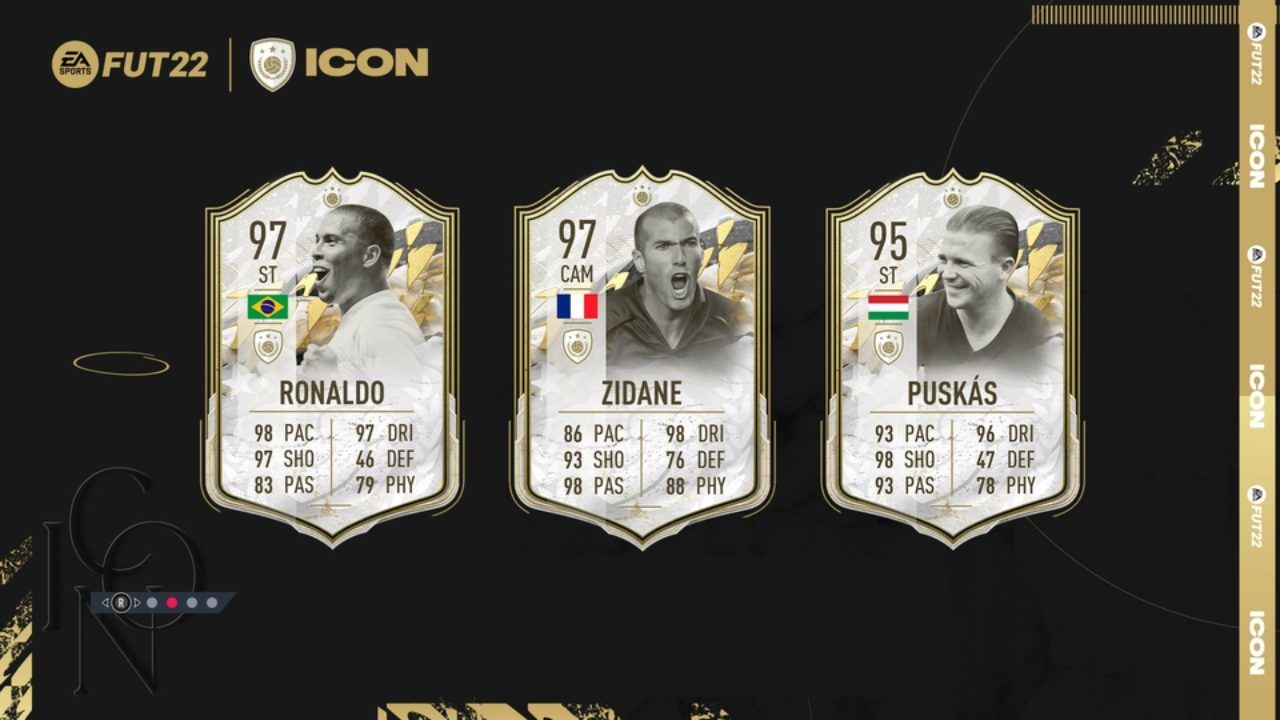Image resolution: width=1280 pixels, height=720 pixels.
Task: Select the last carousel dot
Action: click(211, 602)
